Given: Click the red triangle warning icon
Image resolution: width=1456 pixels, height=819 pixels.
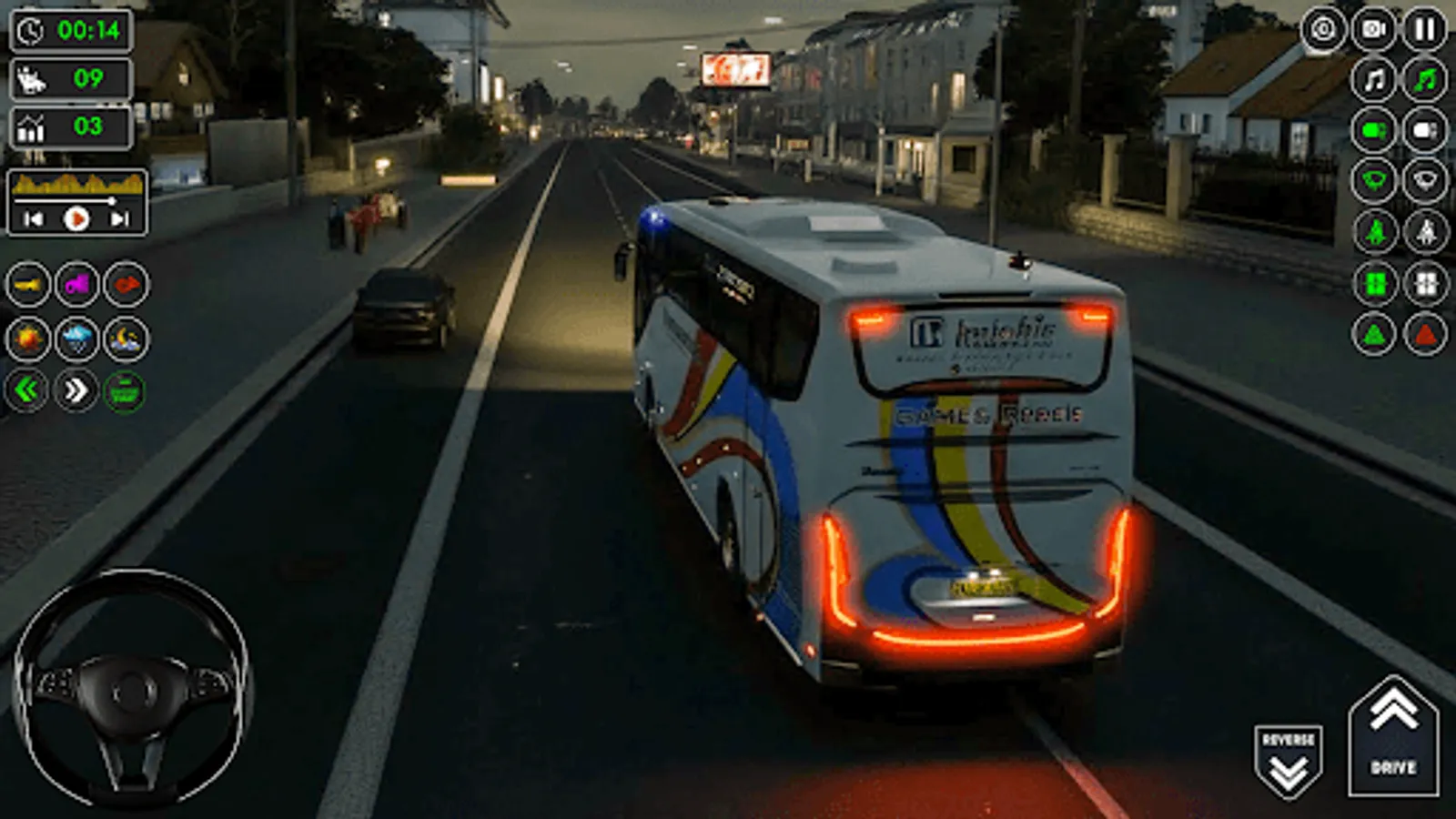Looking at the screenshot, I should pos(1424,332).
